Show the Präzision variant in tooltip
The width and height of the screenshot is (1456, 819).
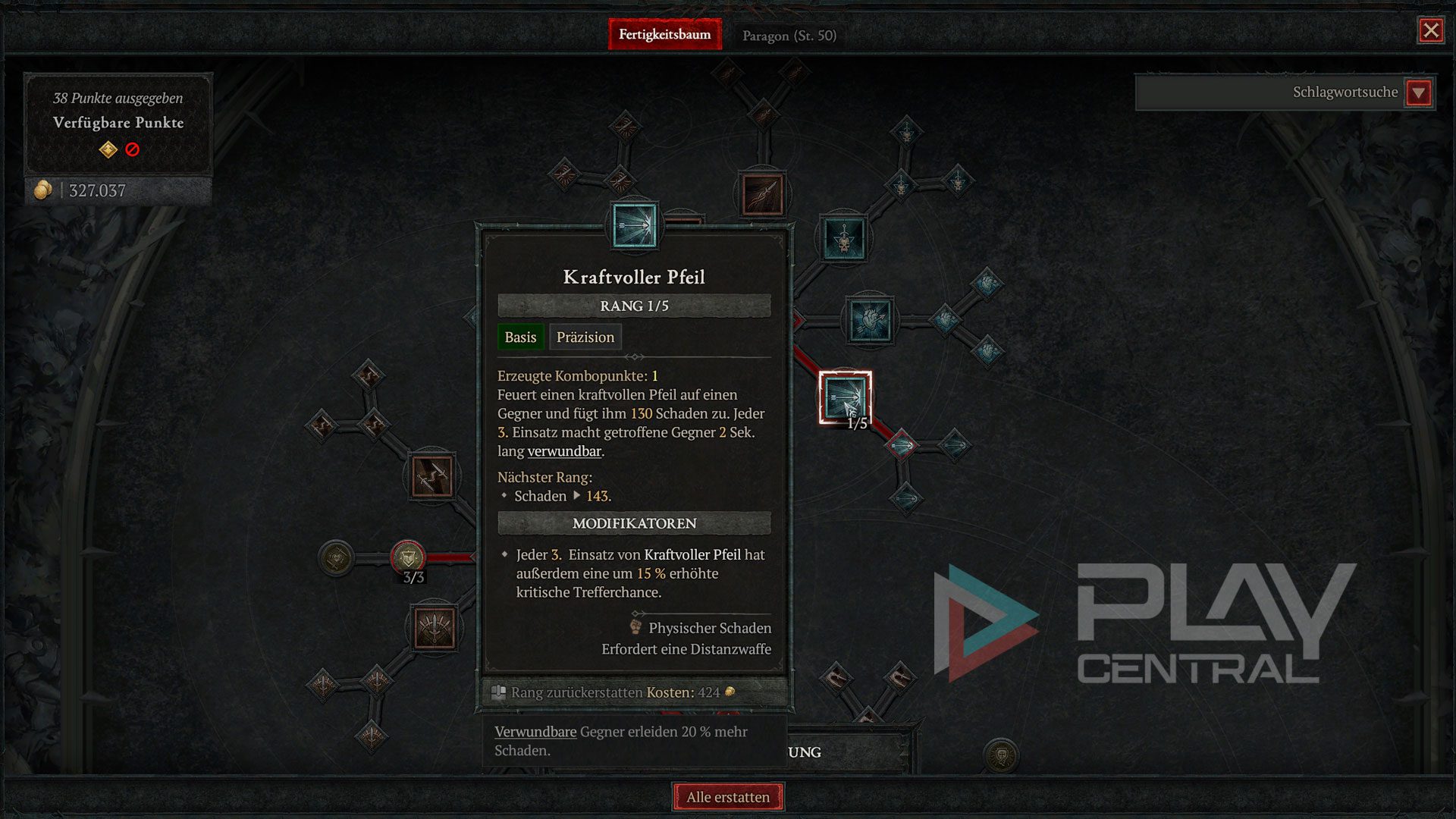coord(585,337)
